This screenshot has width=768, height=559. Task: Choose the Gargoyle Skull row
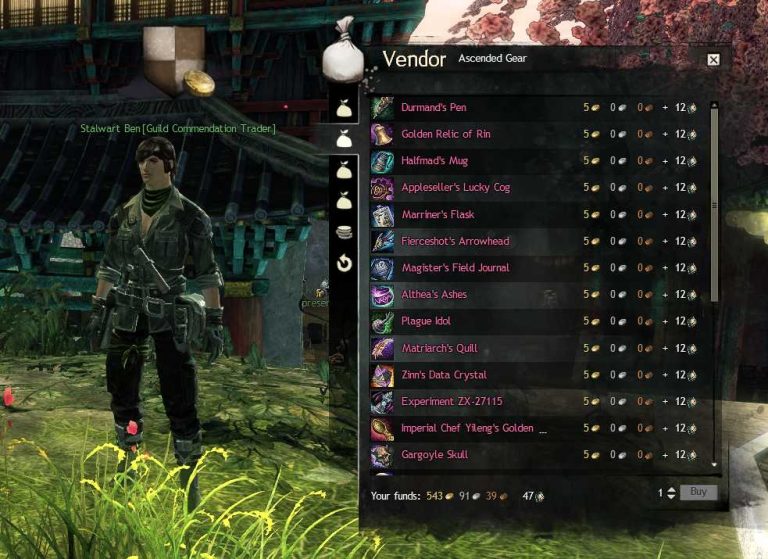(434, 455)
